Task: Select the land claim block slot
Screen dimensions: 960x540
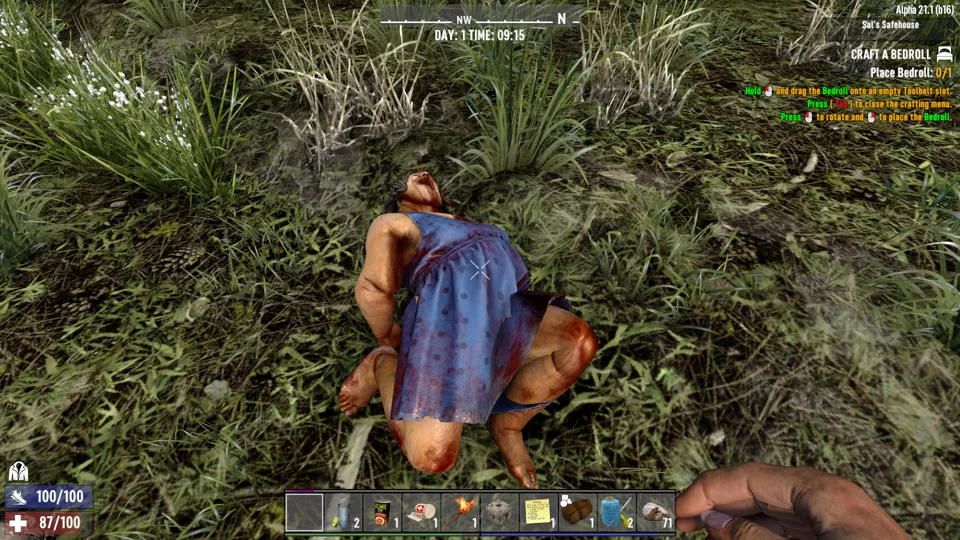Action: [x=499, y=512]
